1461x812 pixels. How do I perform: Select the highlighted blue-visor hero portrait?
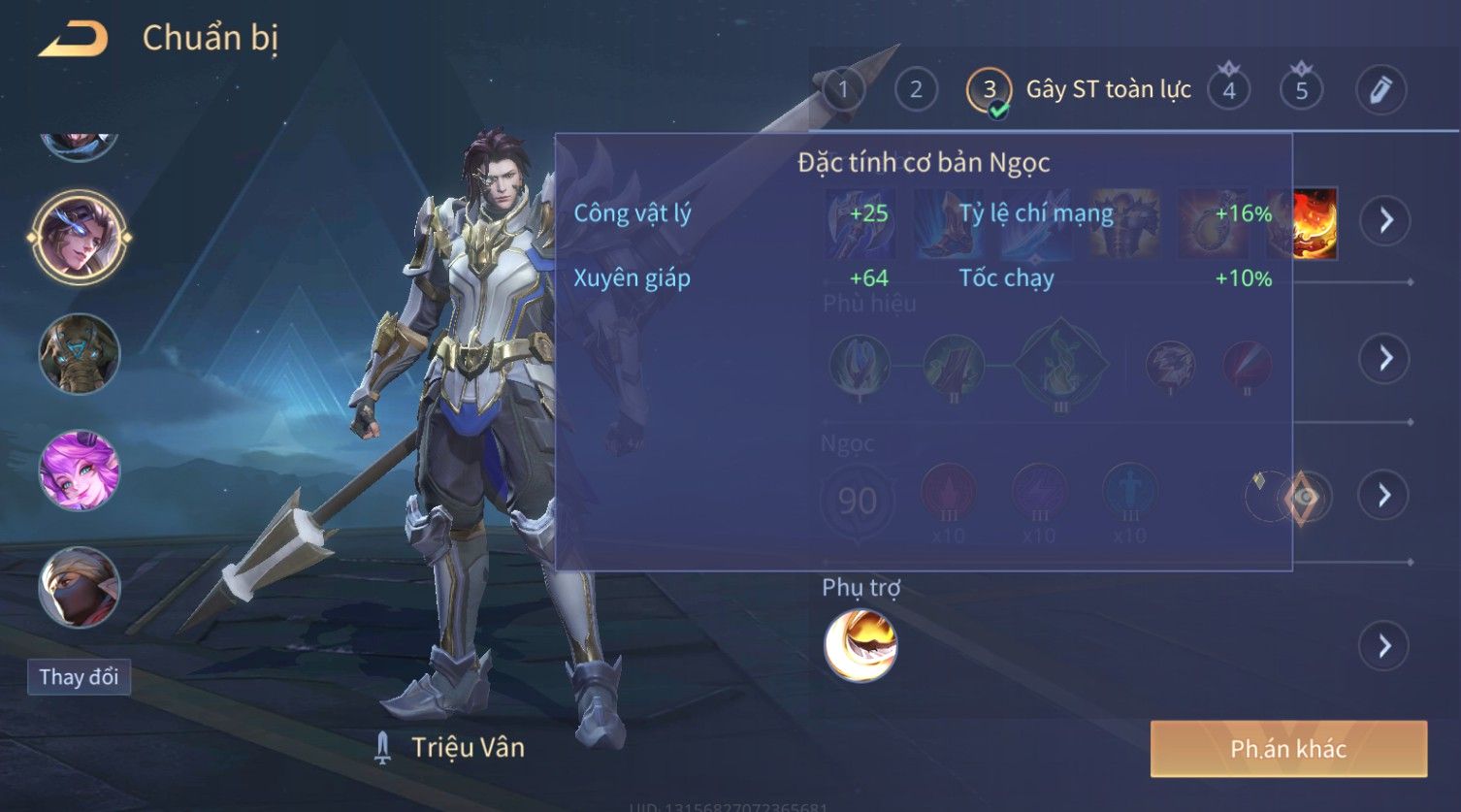tap(80, 237)
